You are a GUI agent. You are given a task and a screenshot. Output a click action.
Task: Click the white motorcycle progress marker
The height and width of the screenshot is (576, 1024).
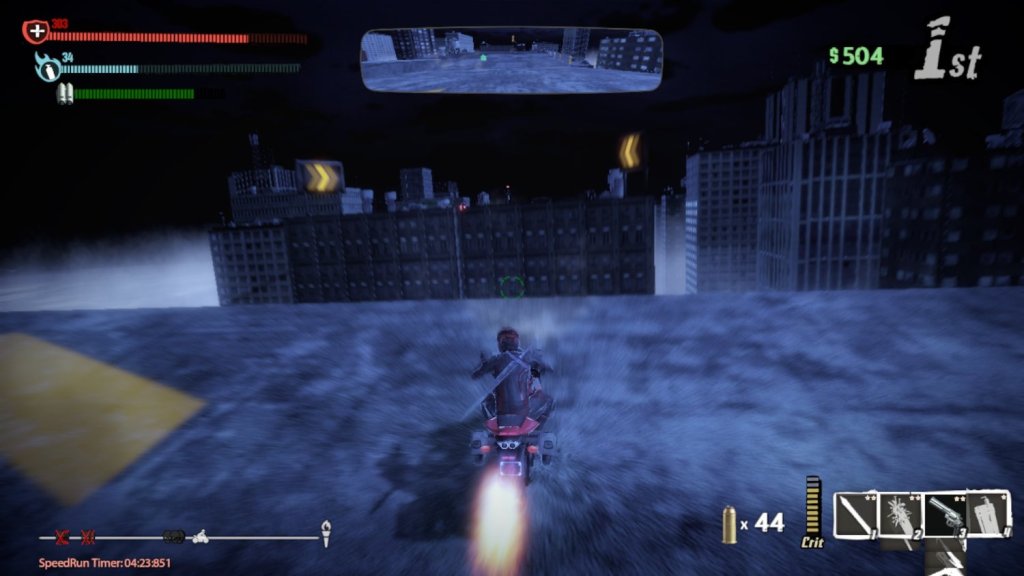click(x=199, y=536)
